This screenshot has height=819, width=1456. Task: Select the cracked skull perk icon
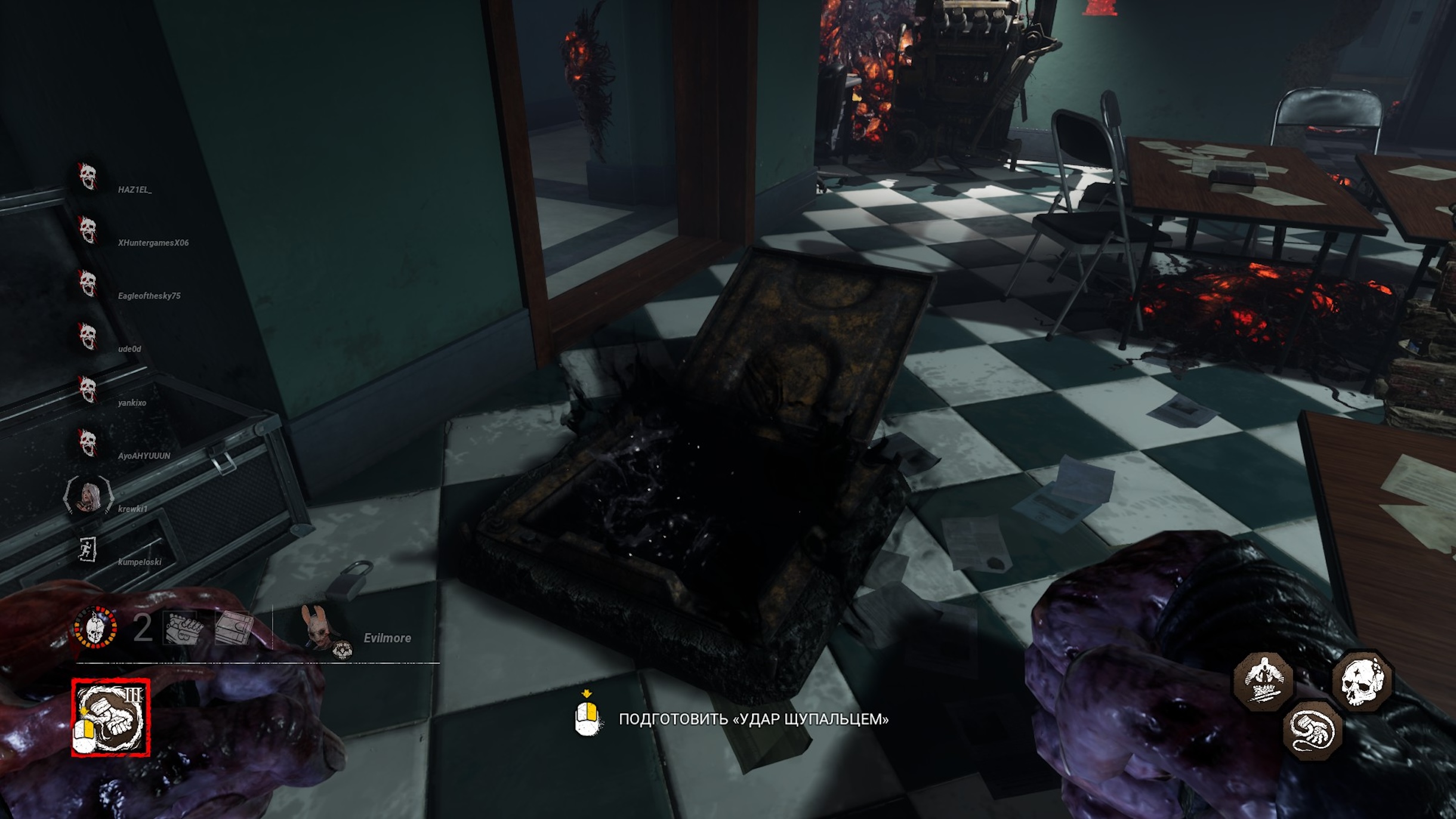click(x=1362, y=680)
